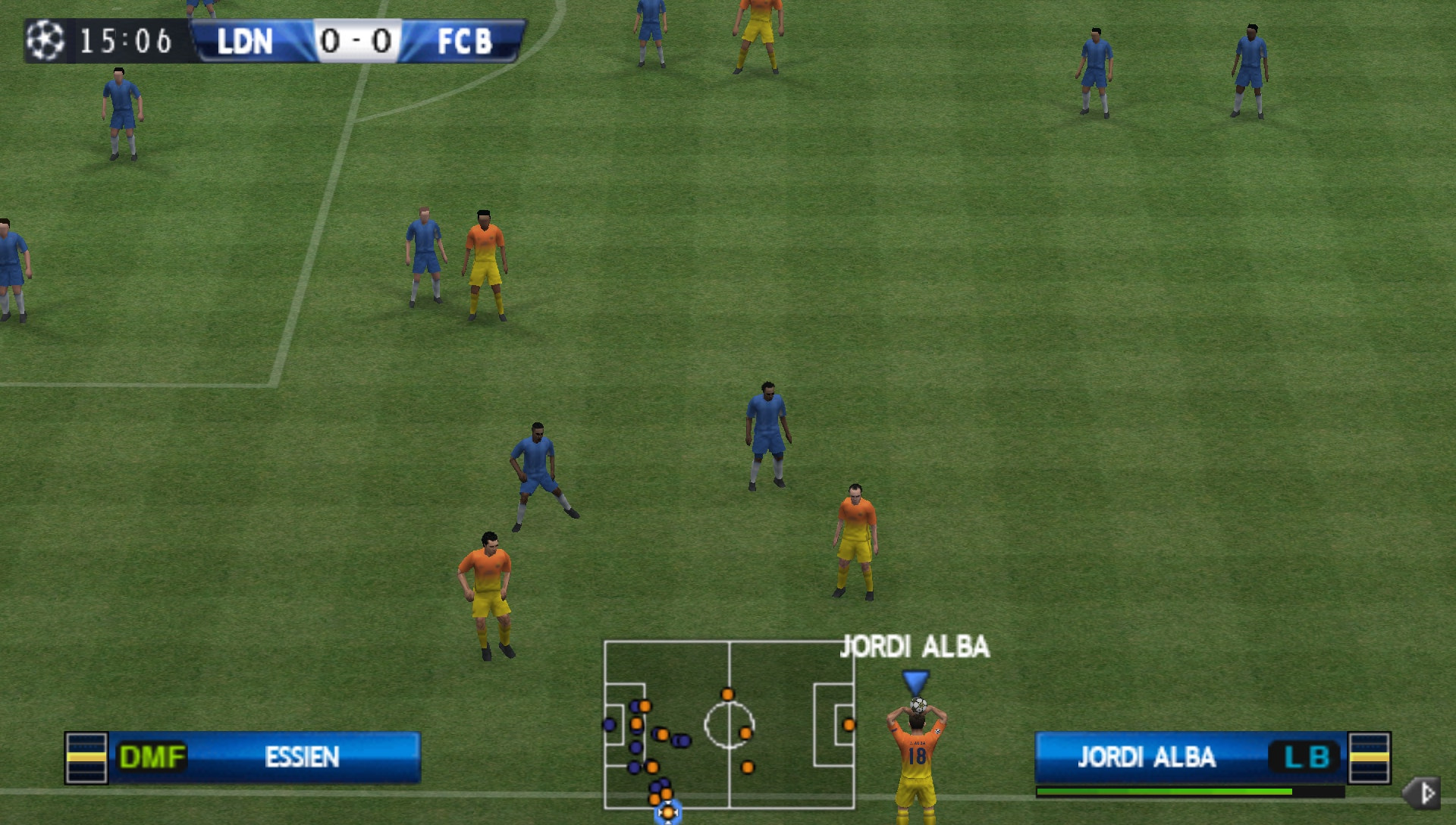Click the Champions League ball logo
Viewport: 1456px width, 825px height.
point(43,42)
